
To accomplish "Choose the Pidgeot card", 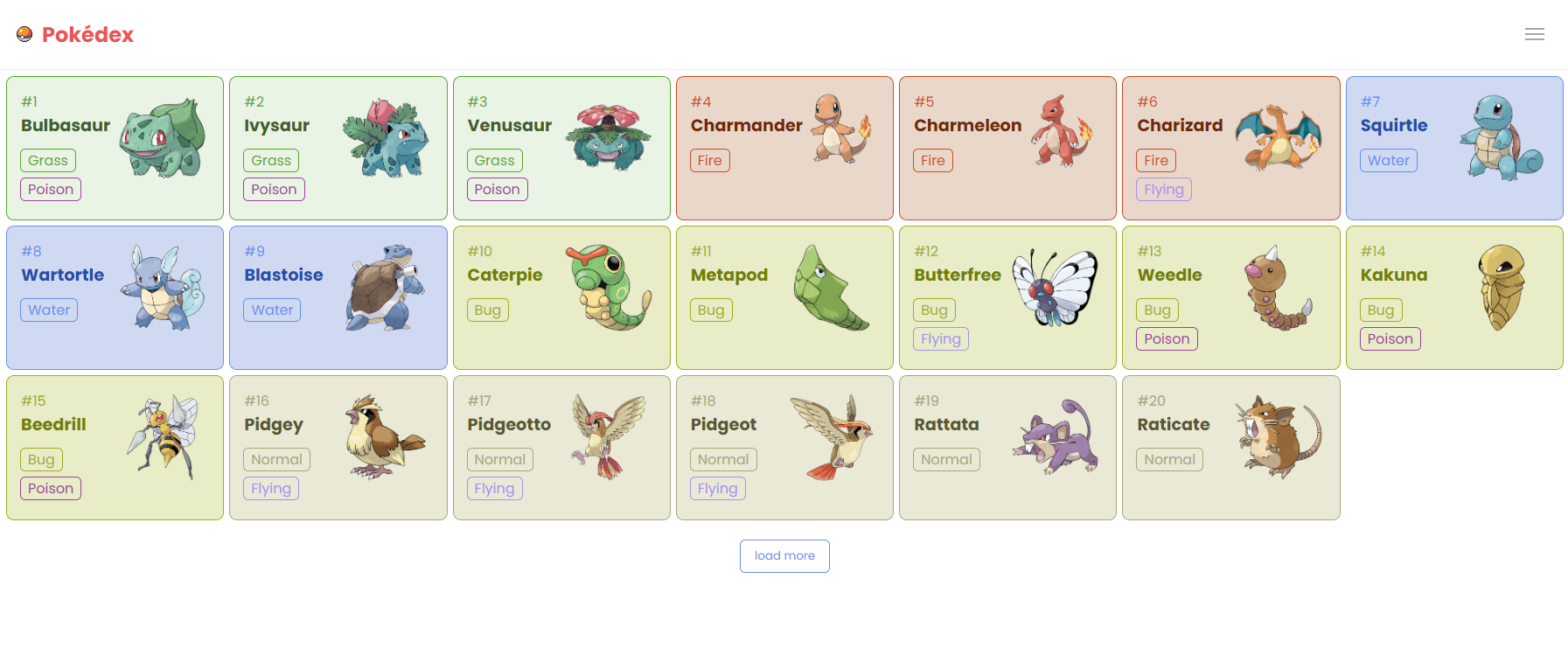I will point(784,447).
